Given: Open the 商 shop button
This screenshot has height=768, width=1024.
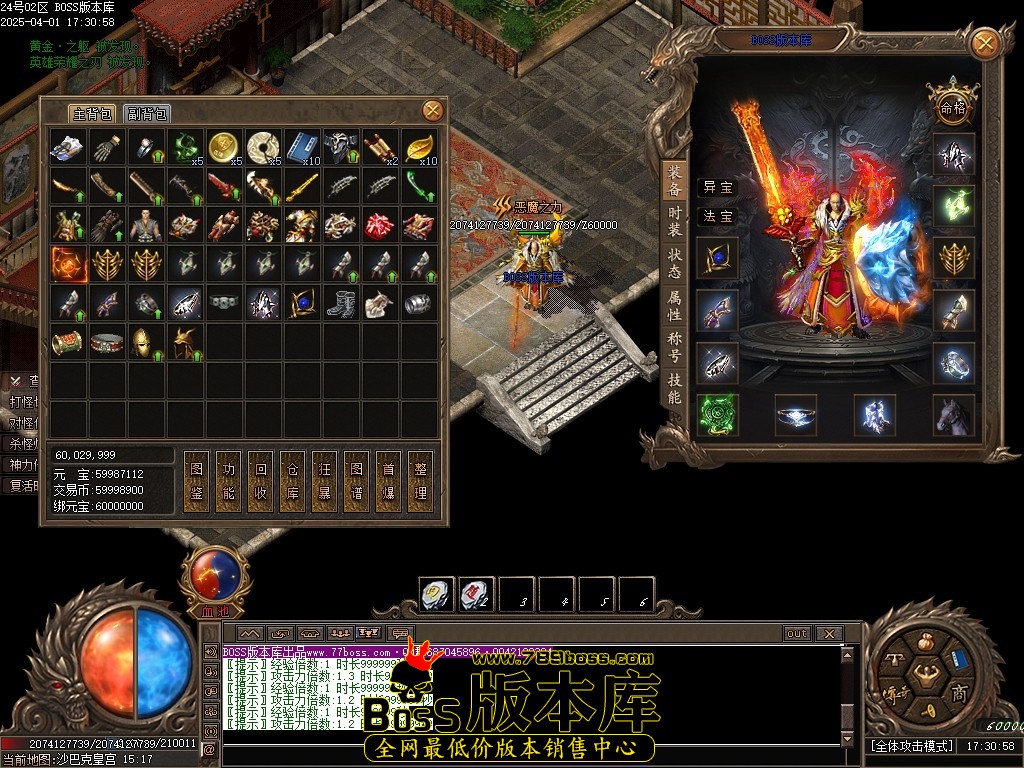Looking at the screenshot, I should point(958,695).
